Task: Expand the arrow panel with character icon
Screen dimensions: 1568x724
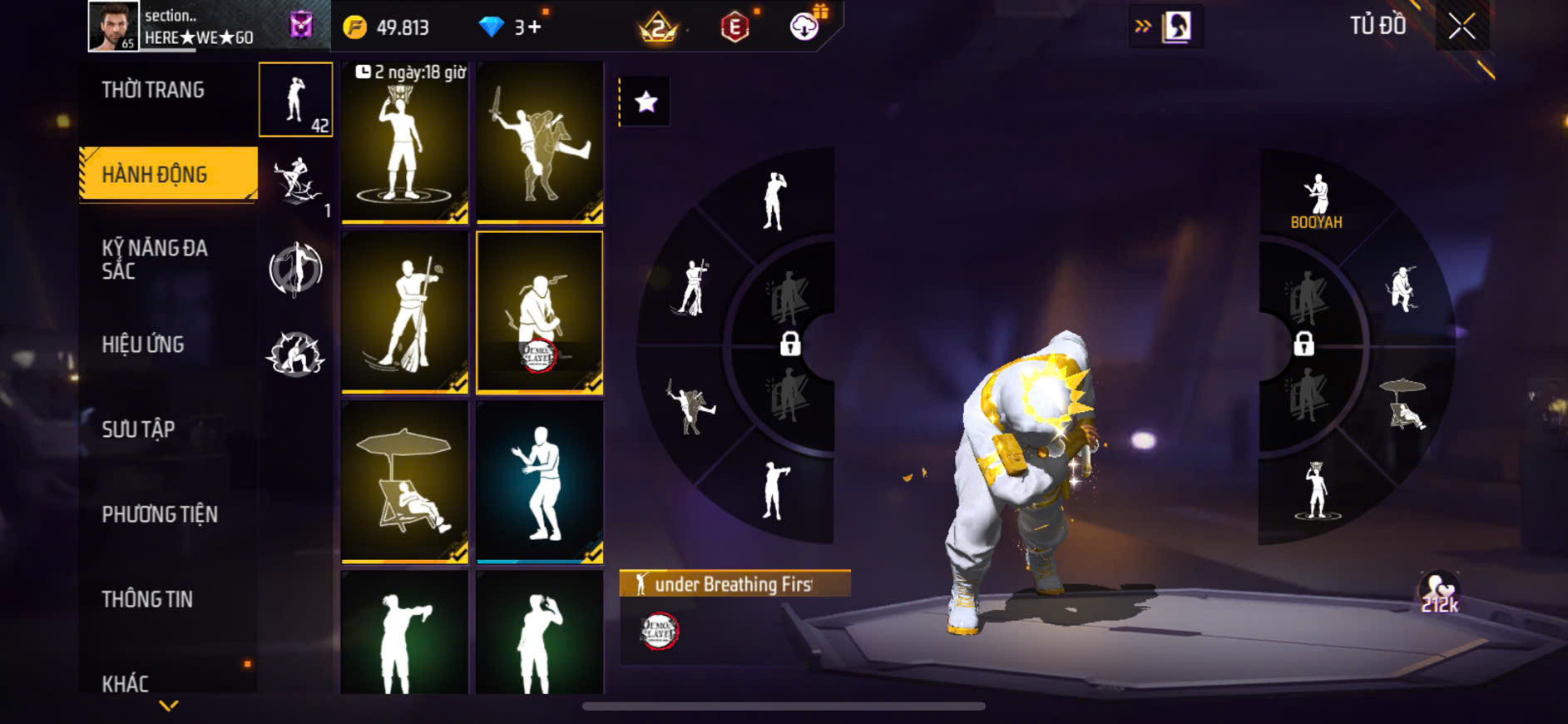Action: 1165,27
